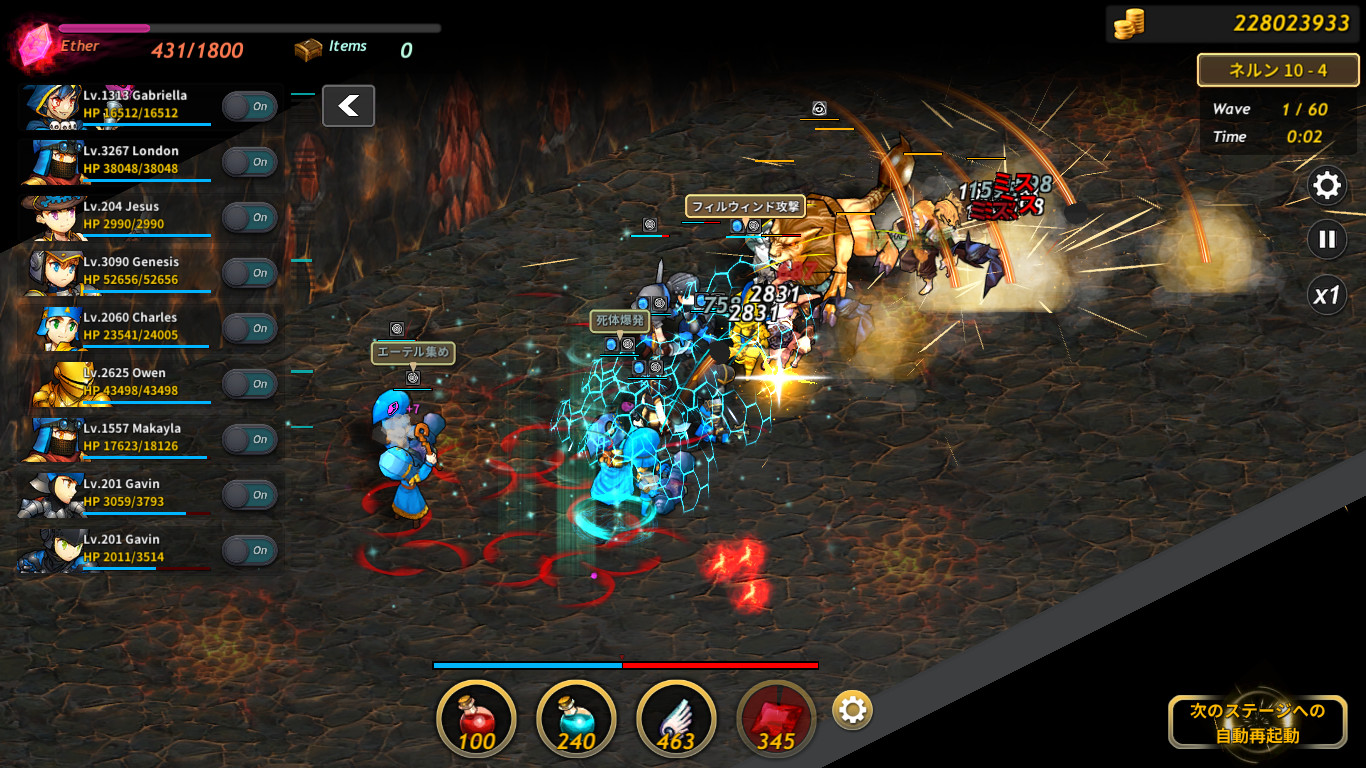Toggle Genesis's On switch
The width and height of the screenshot is (1366, 768).
pos(249,273)
